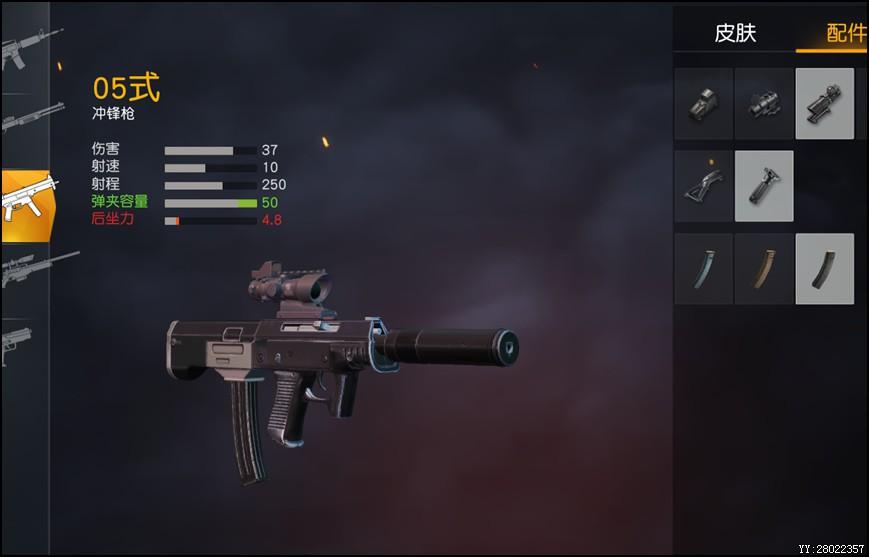Image resolution: width=869 pixels, height=557 pixels.
Task: Equip the holographic sight attachment
Action: (x=703, y=104)
